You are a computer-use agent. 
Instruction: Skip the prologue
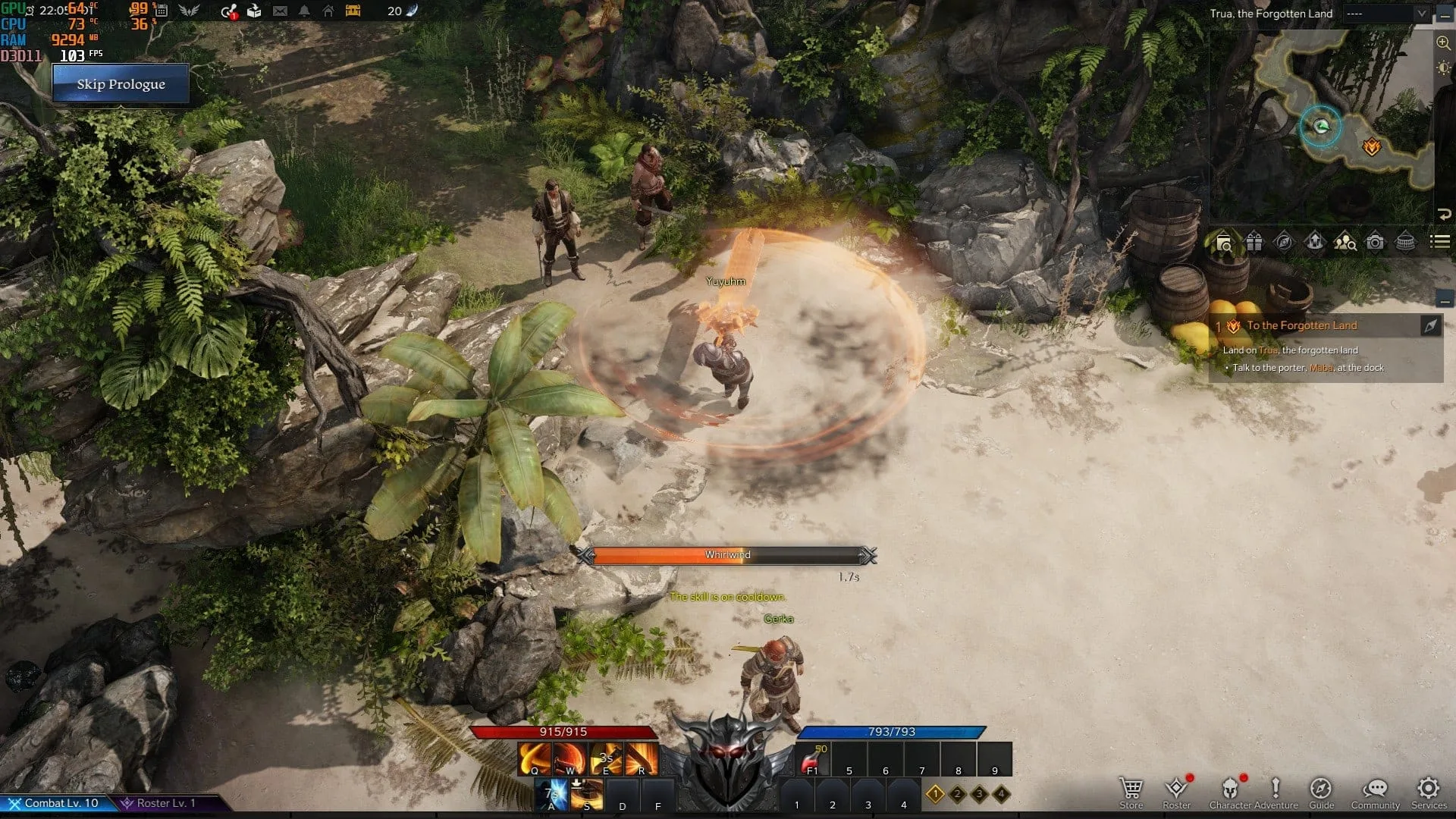121,84
